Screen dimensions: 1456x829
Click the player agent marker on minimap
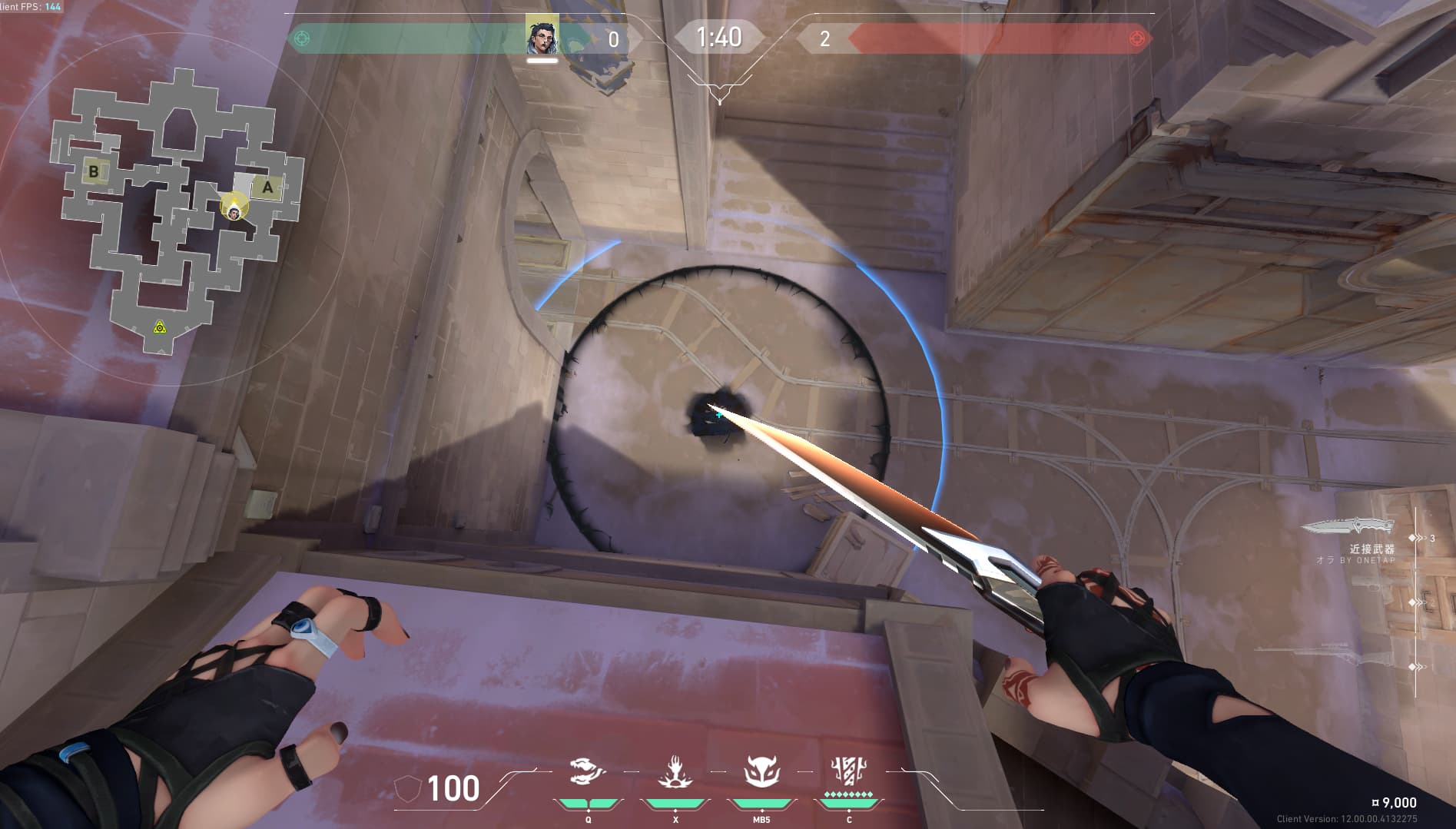[x=234, y=206]
